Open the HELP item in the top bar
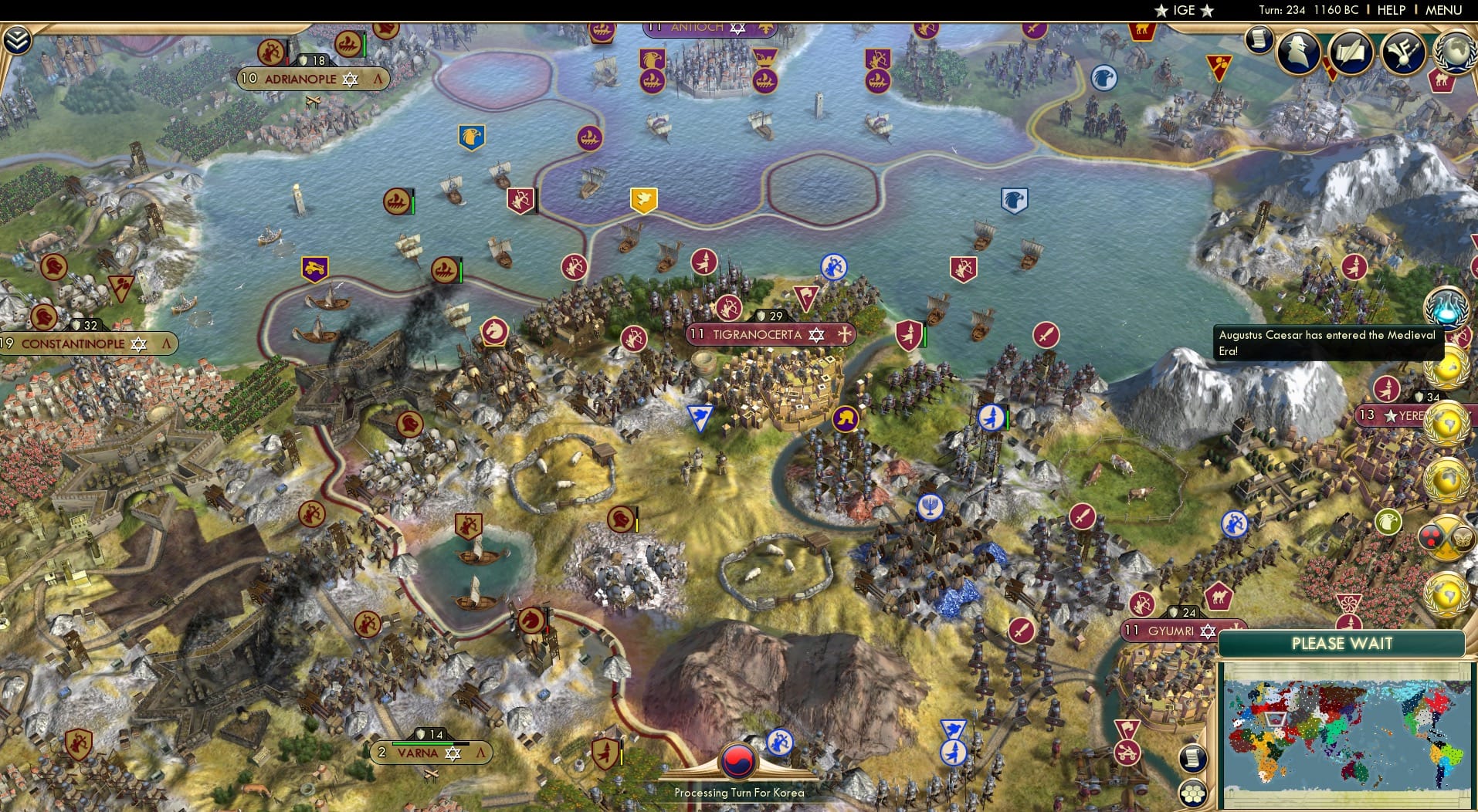The height and width of the screenshot is (812, 1478). [x=1390, y=10]
